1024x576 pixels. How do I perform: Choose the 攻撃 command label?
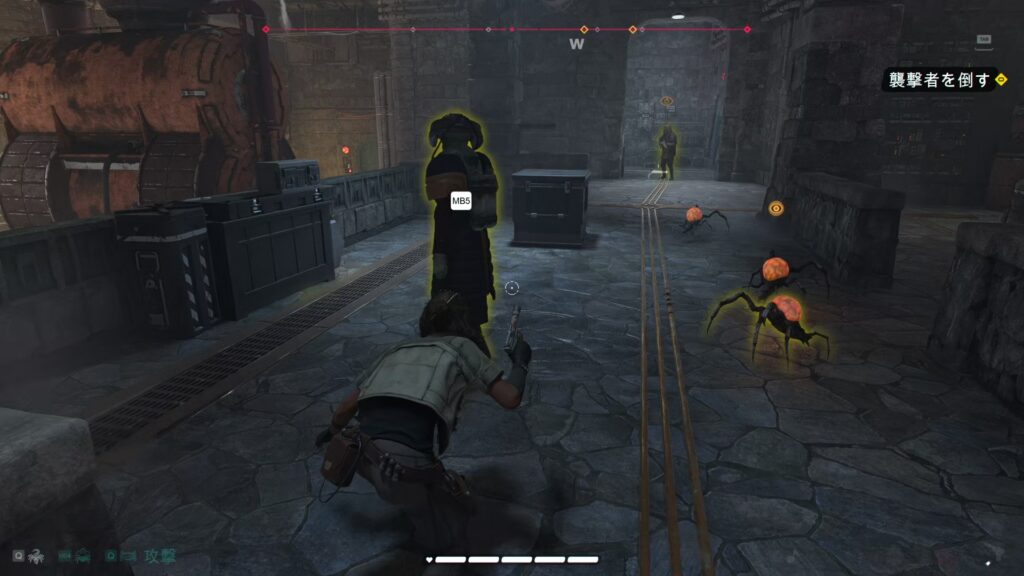tap(160, 555)
